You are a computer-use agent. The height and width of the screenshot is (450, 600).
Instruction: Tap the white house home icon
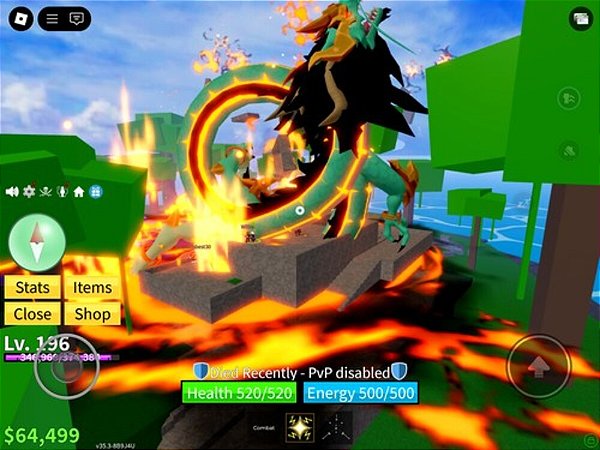(x=78, y=191)
